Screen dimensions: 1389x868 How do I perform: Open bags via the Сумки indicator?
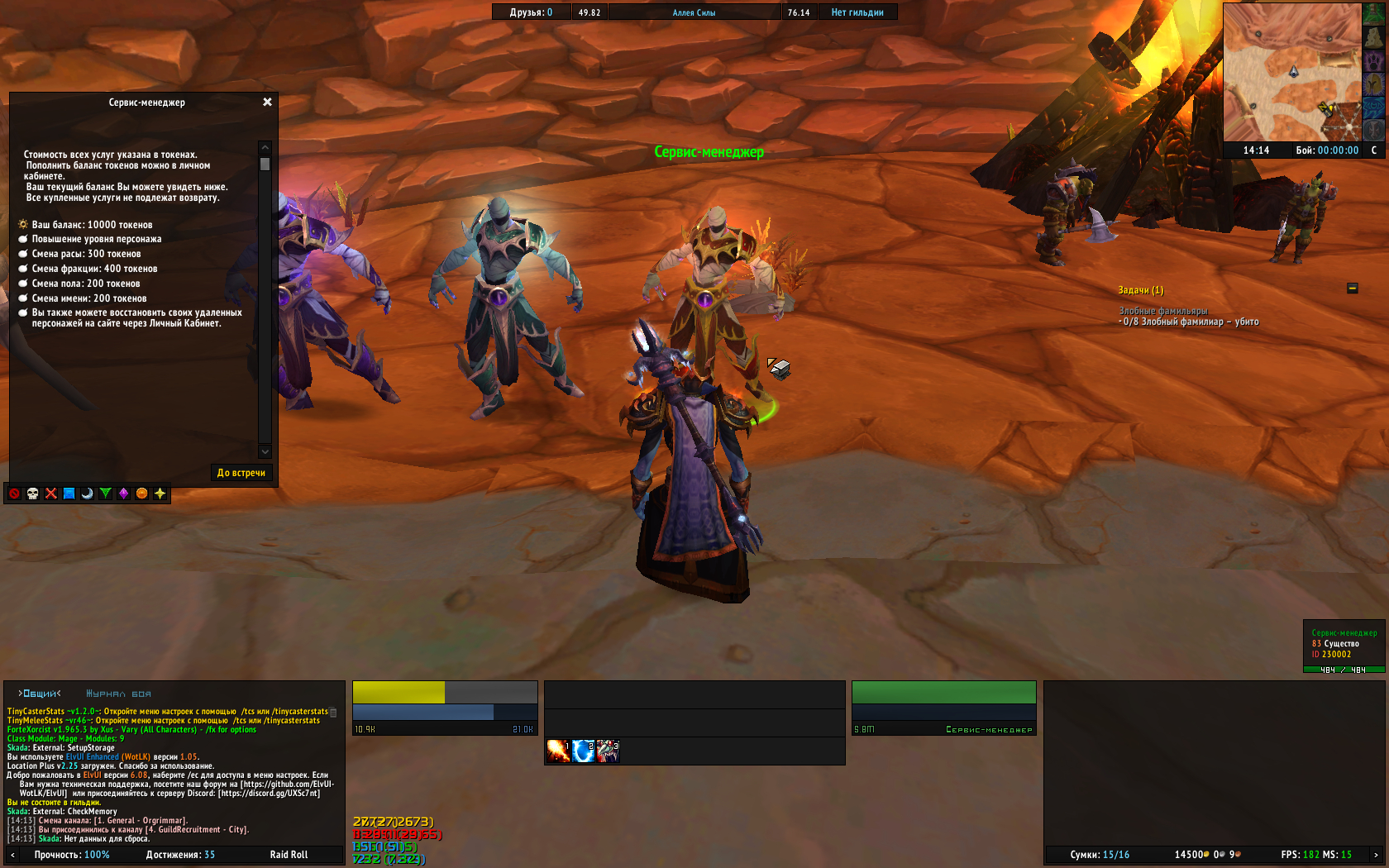pyautogui.click(x=1099, y=855)
